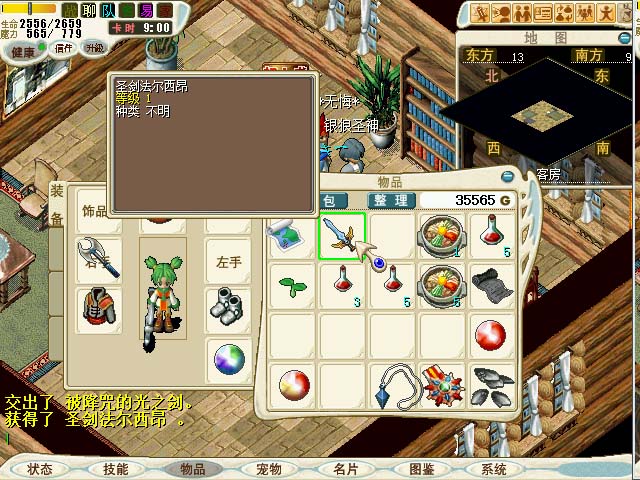Select the holy sword in inventory
The image size is (640, 480).
[x=342, y=236]
